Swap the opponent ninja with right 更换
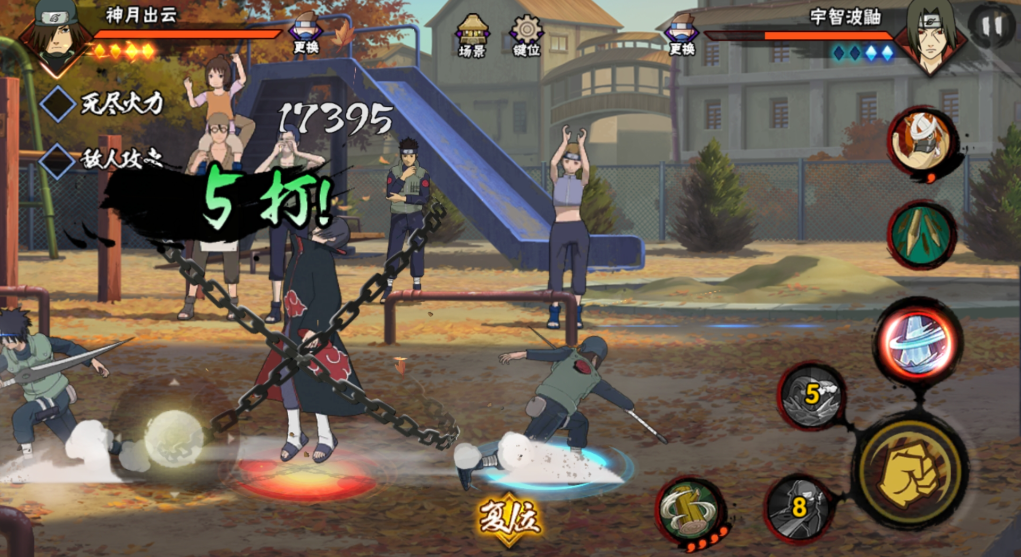 click(681, 36)
